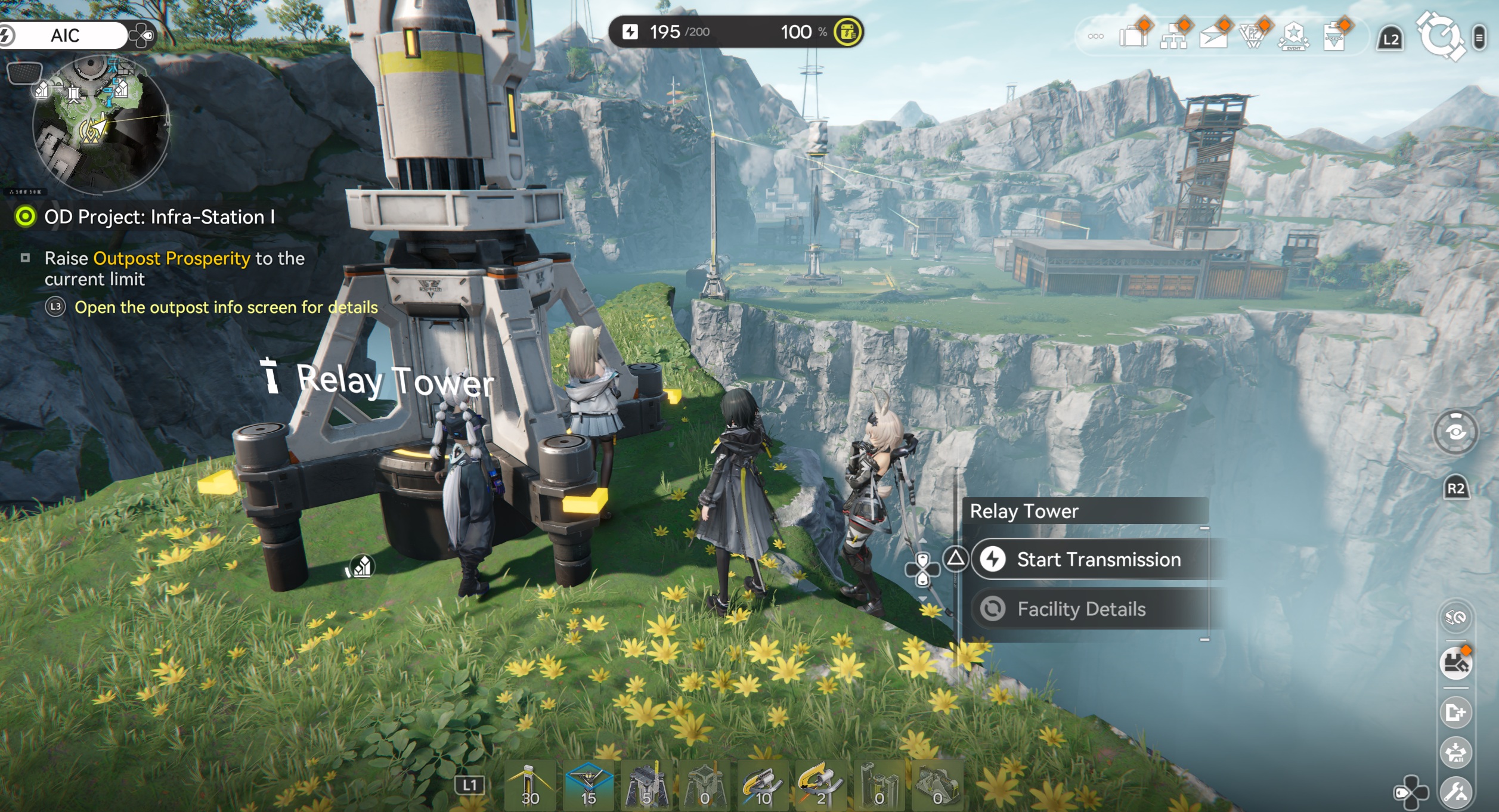This screenshot has width=1499, height=812.
Task: Click the factory edit icon with orange marker
Action: 1455,663
